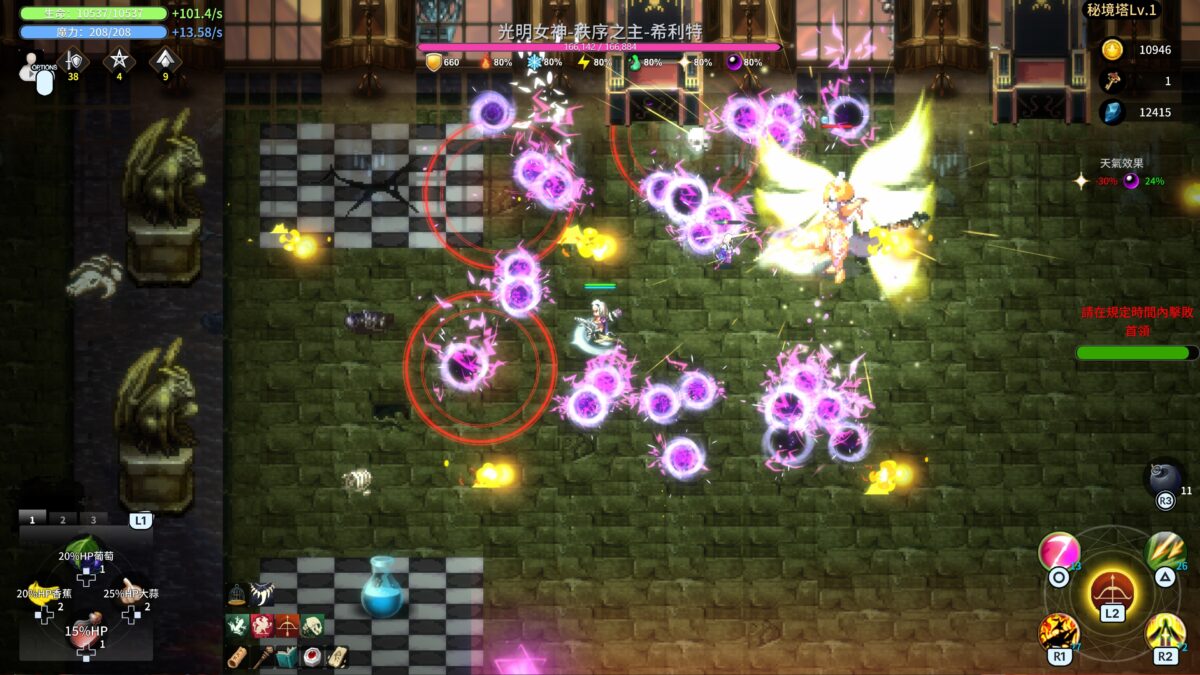Select the teal spellbook item icon
Screen dimensions: 1200x675
click(x=286, y=657)
